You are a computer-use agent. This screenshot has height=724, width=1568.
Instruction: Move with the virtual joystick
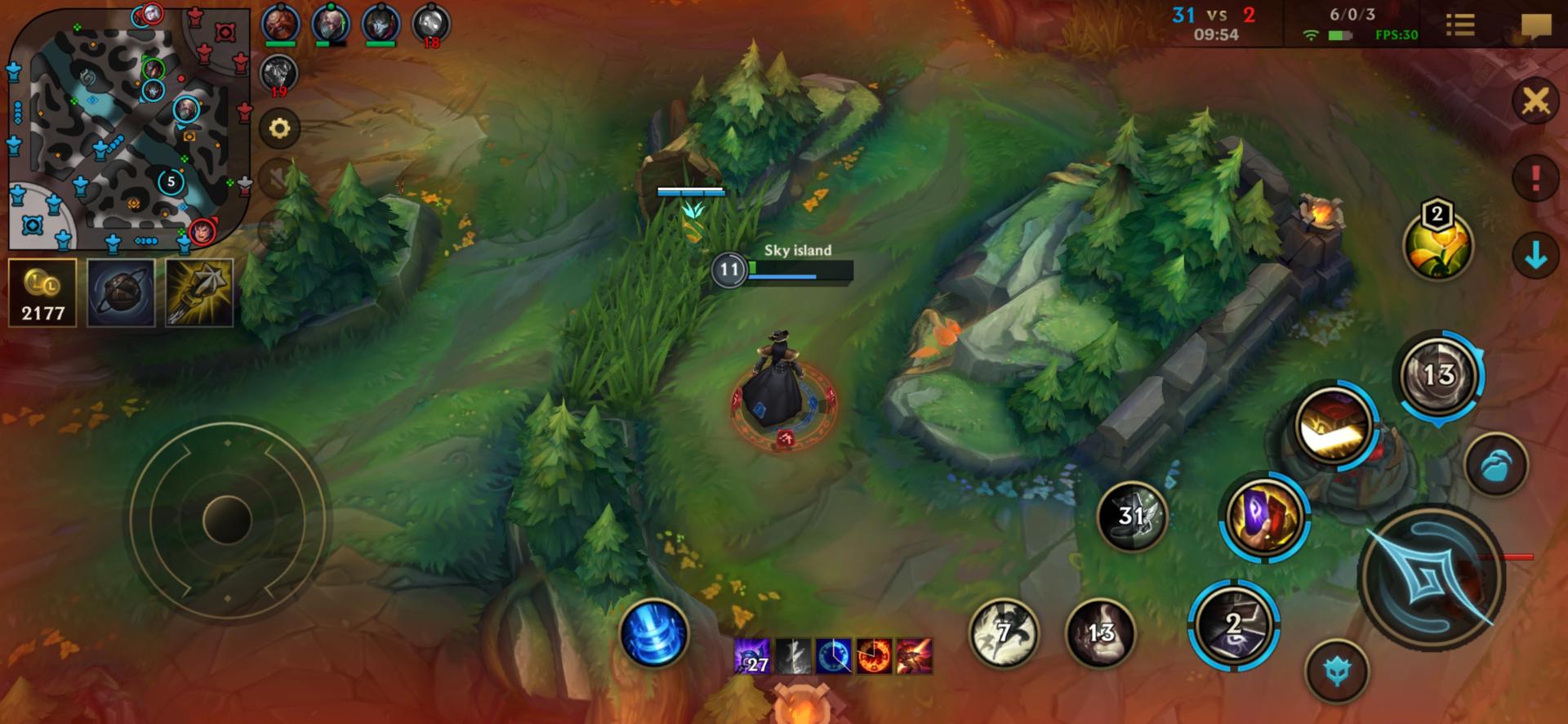click(x=227, y=520)
